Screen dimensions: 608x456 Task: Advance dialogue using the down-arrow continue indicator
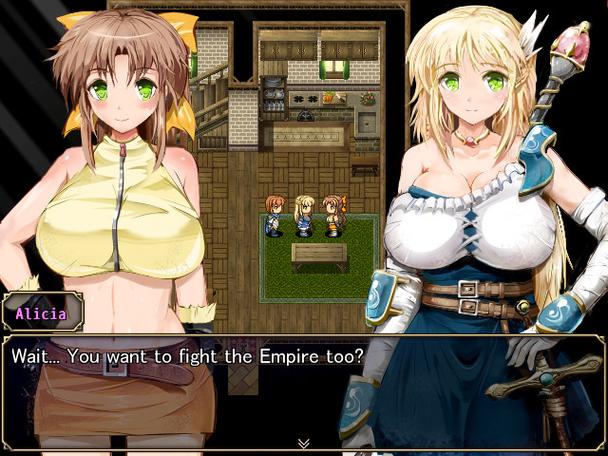(303, 442)
